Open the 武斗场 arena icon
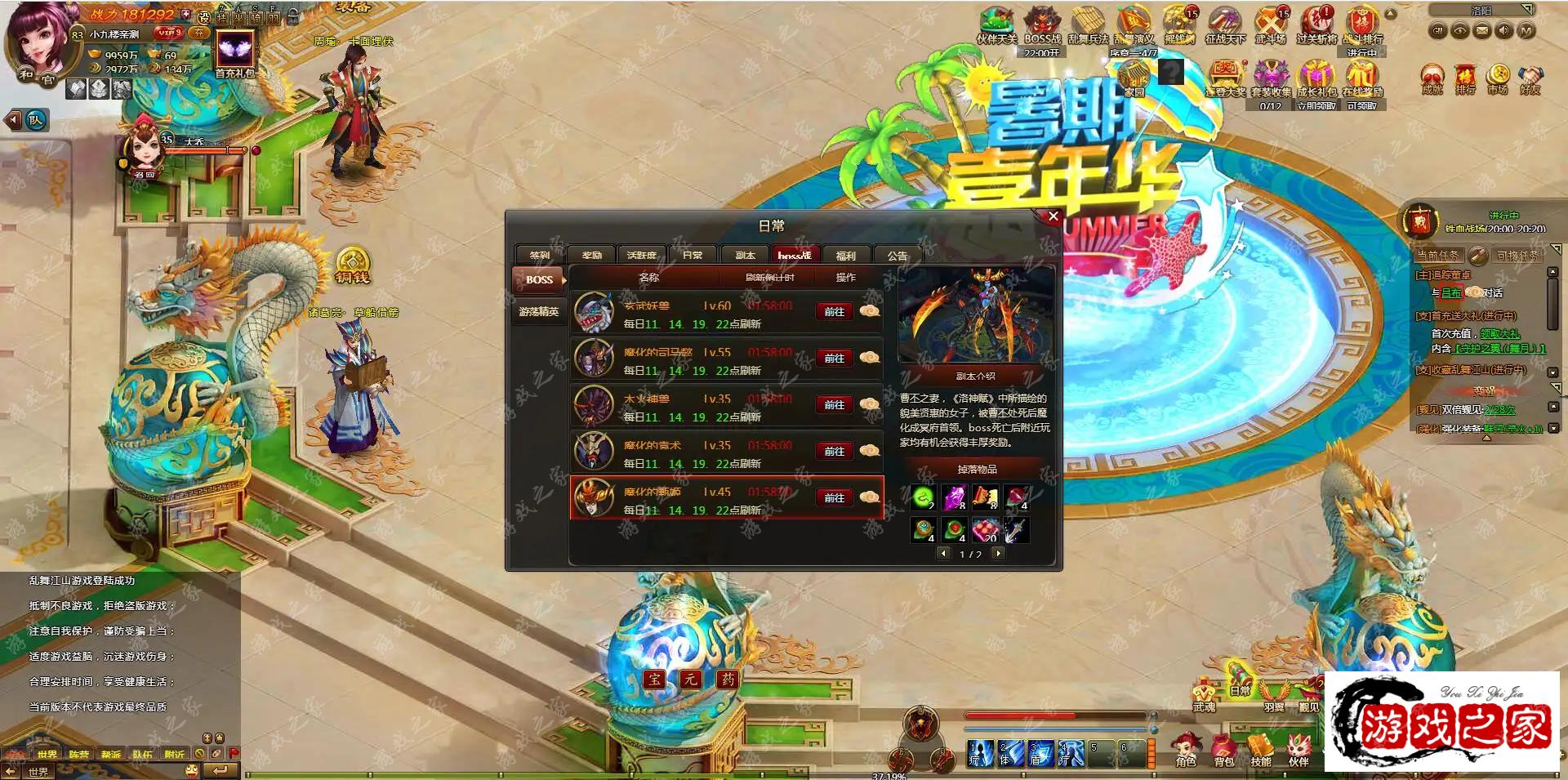 coord(1269,21)
